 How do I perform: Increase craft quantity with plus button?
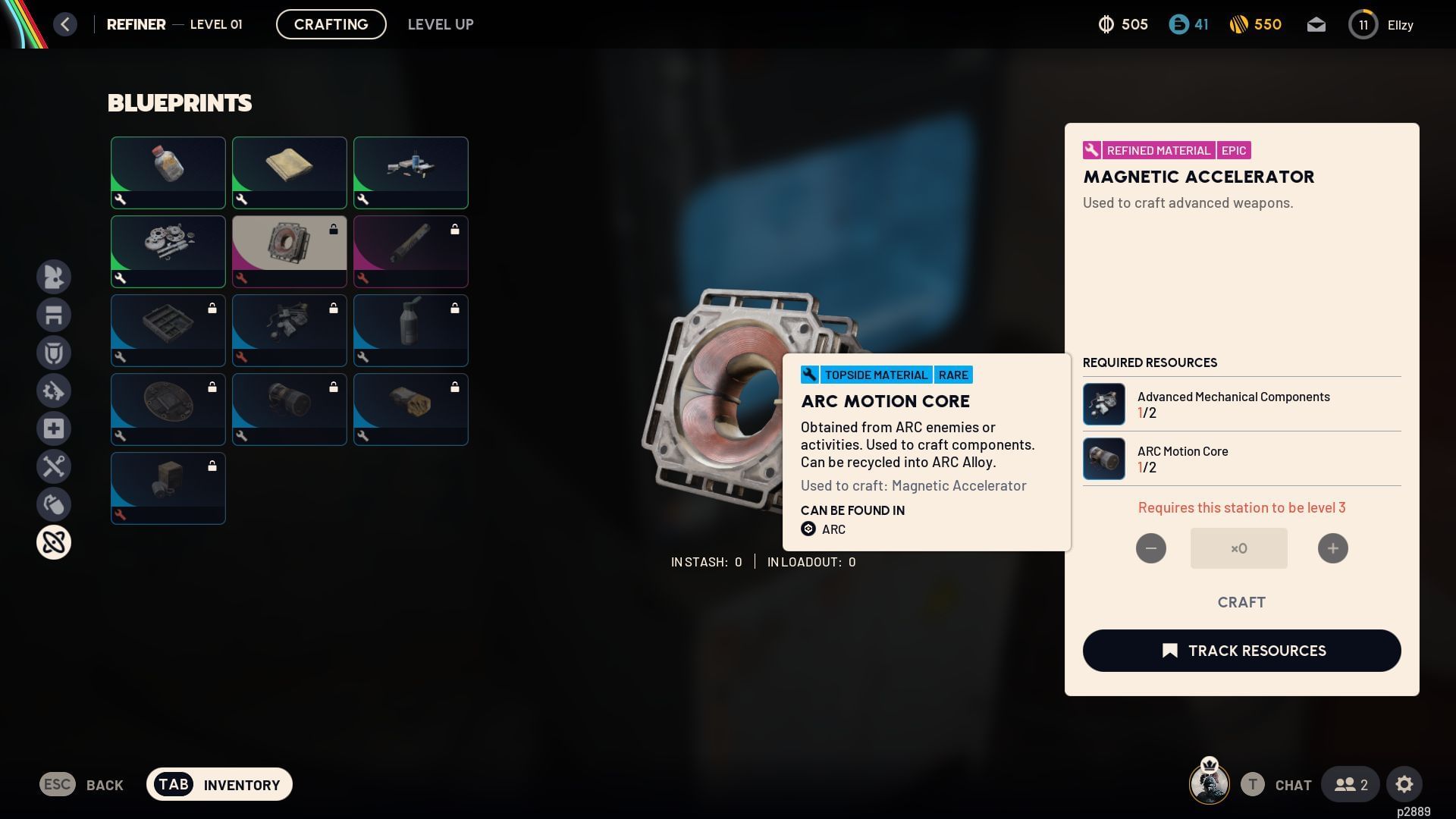tap(1332, 548)
